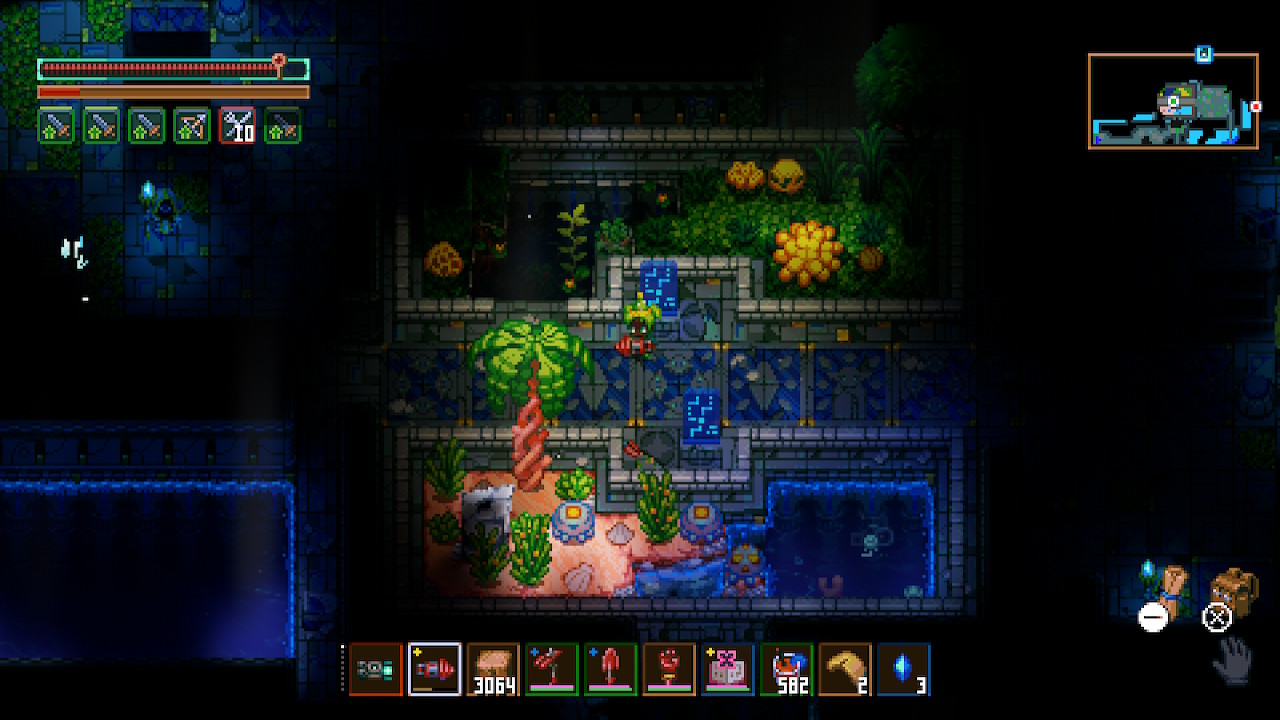Click the bow buff status icon
Viewport: 1280px width, 720px height.
click(192, 125)
